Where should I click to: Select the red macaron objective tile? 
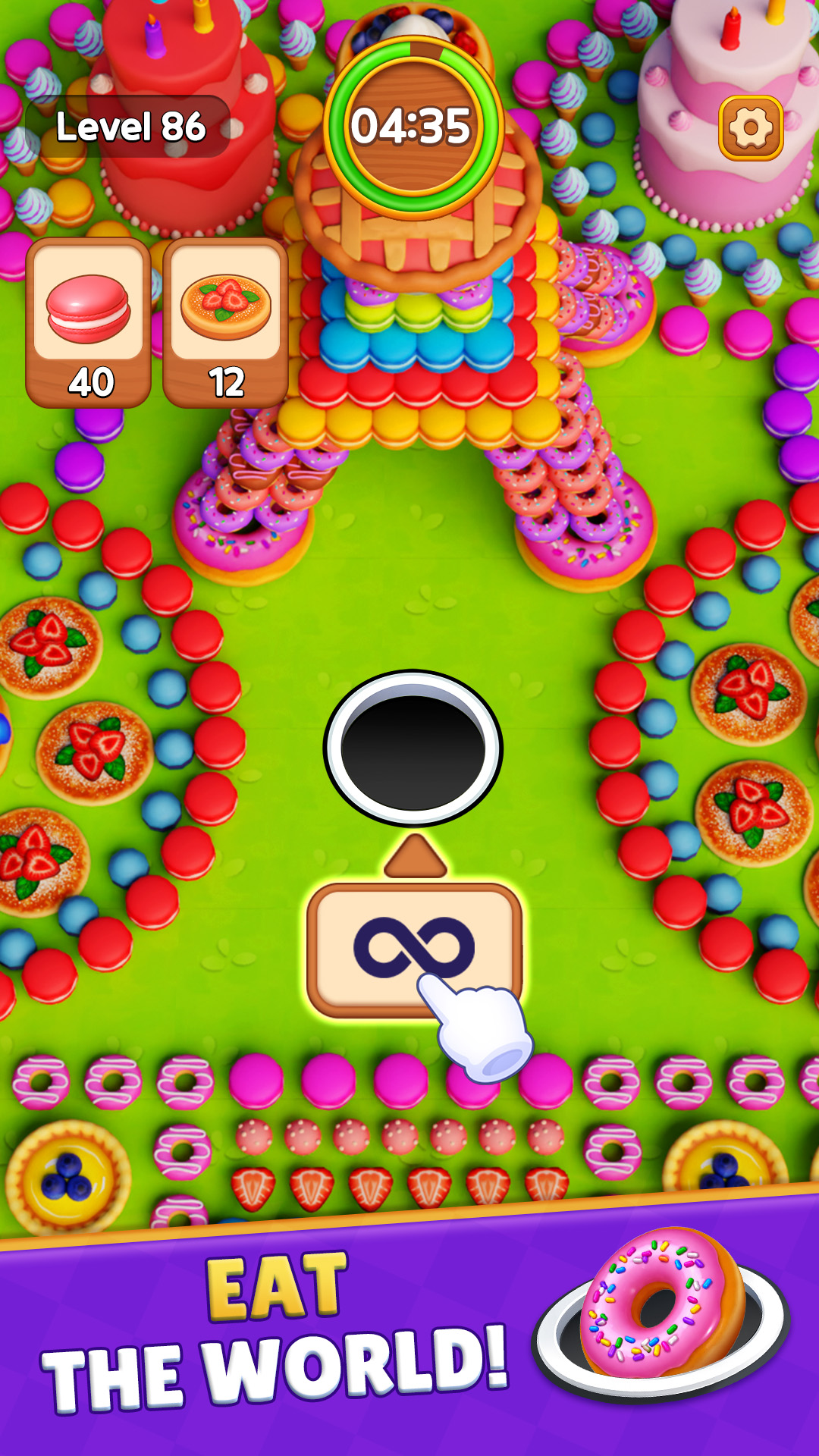[89, 322]
